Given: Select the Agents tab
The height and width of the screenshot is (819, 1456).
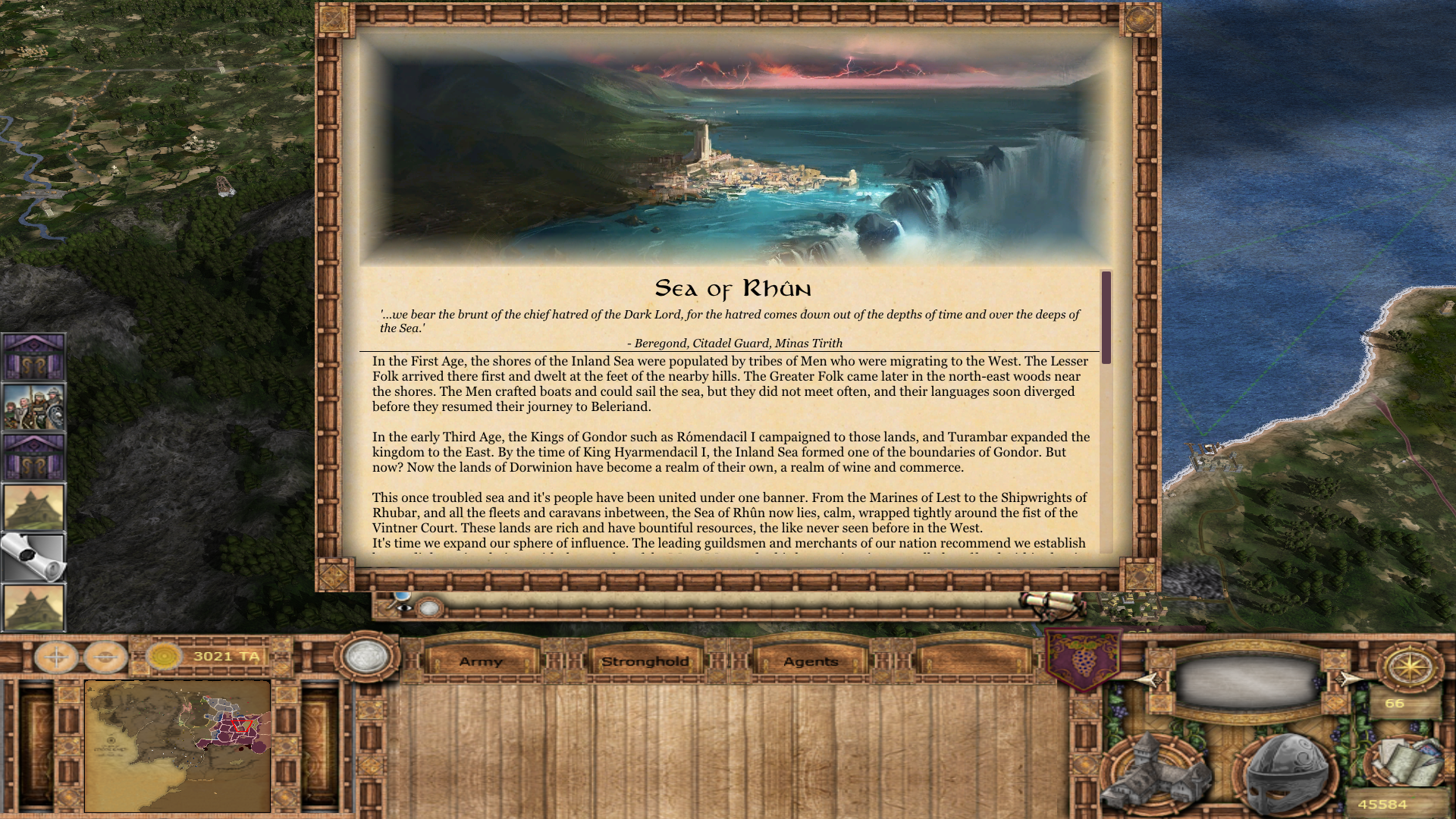Looking at the screenshot, I should [x=811, y=661].
